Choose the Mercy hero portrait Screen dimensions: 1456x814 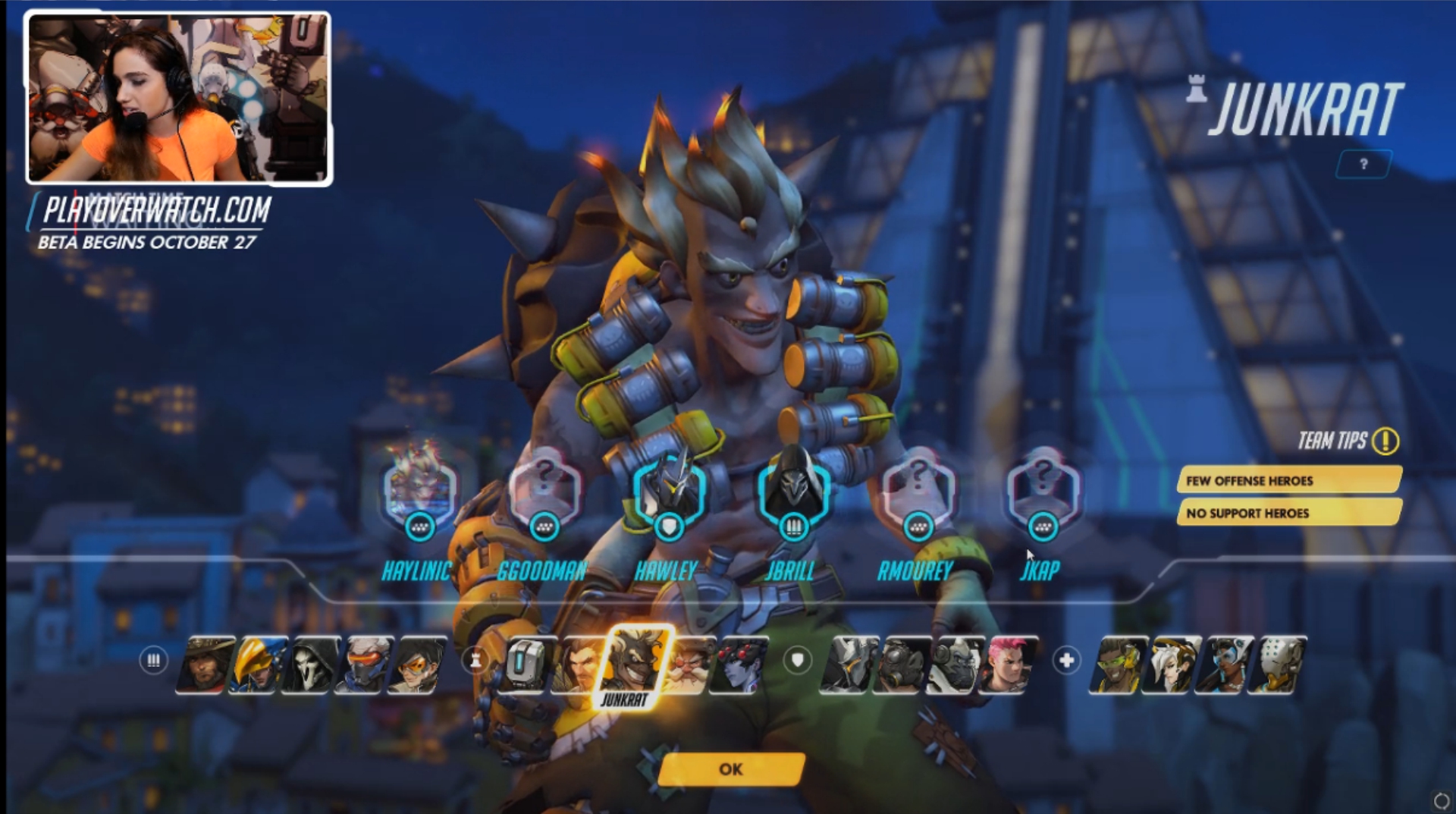[1171, 665]
